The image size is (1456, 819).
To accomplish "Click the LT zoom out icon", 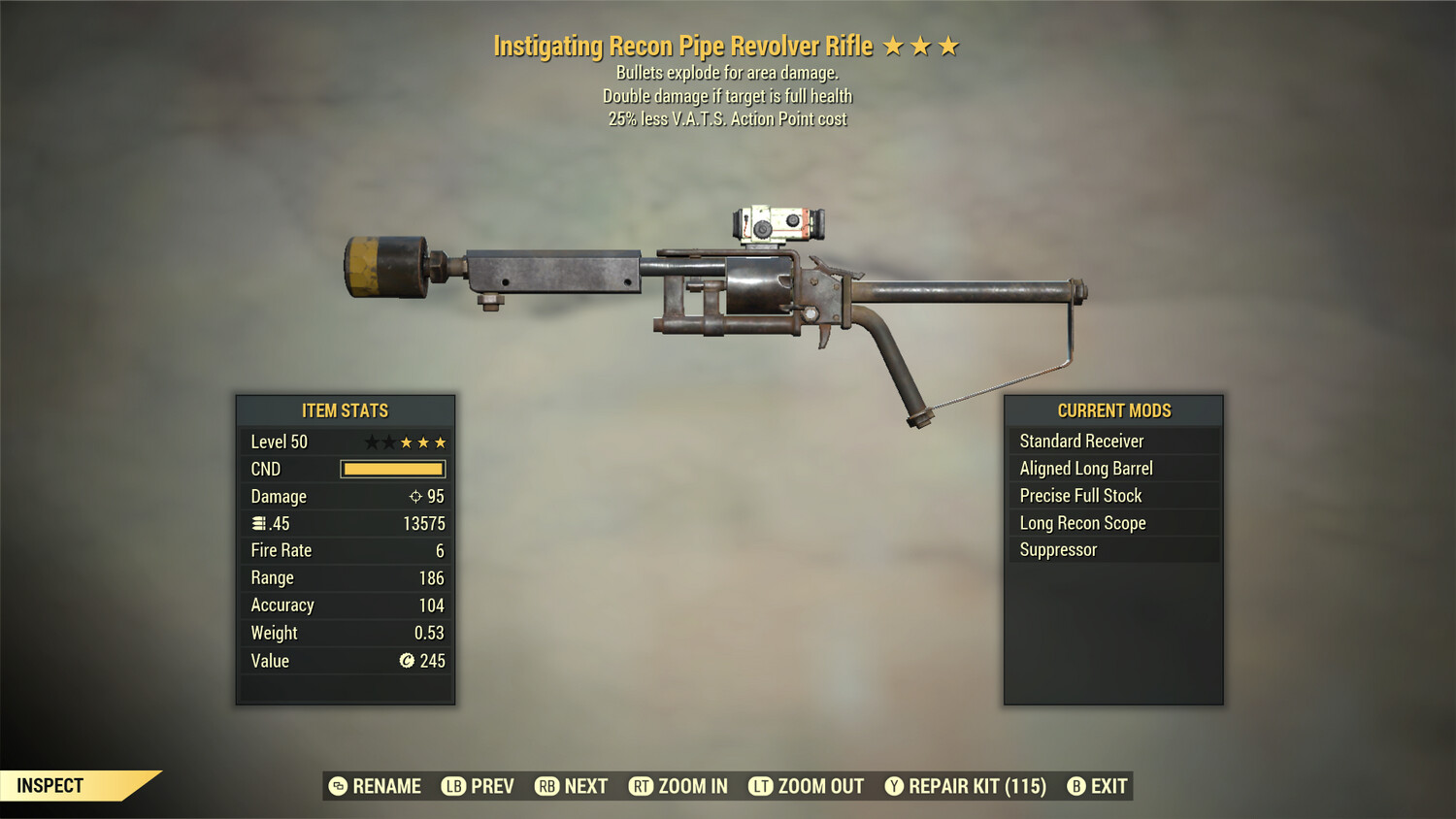I will tap(761, 786).
